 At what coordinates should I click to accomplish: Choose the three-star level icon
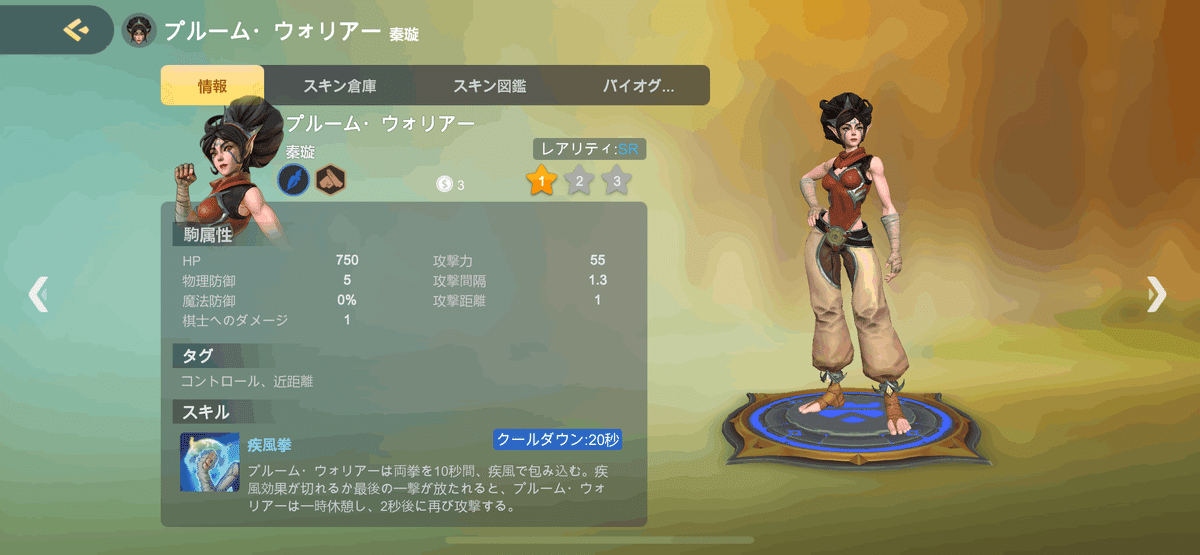(616, 181)
